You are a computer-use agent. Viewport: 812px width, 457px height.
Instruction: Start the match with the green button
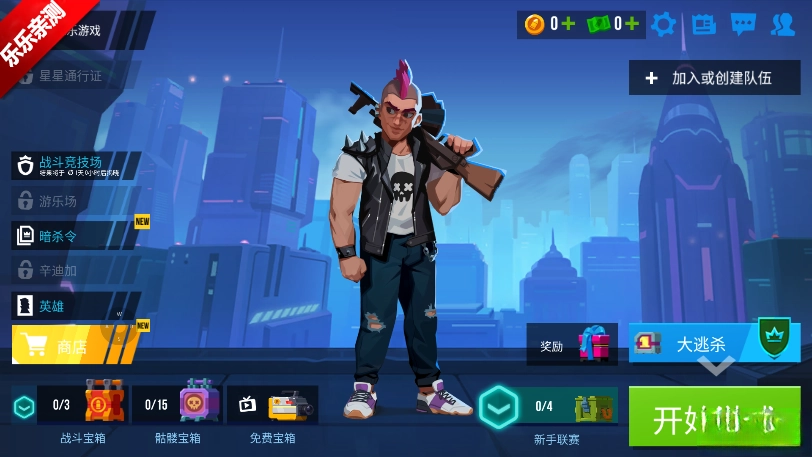pos(714,416)
